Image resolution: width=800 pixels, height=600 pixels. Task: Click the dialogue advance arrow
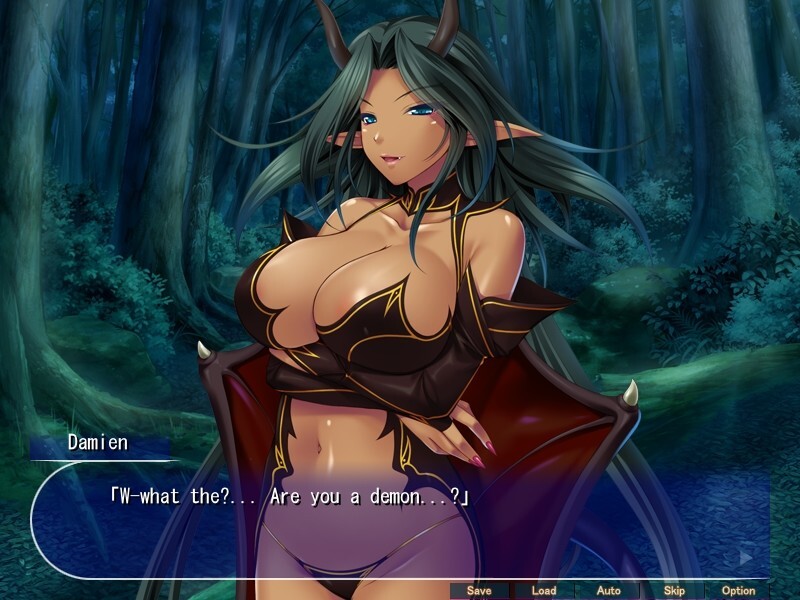(x=745, y=556)
